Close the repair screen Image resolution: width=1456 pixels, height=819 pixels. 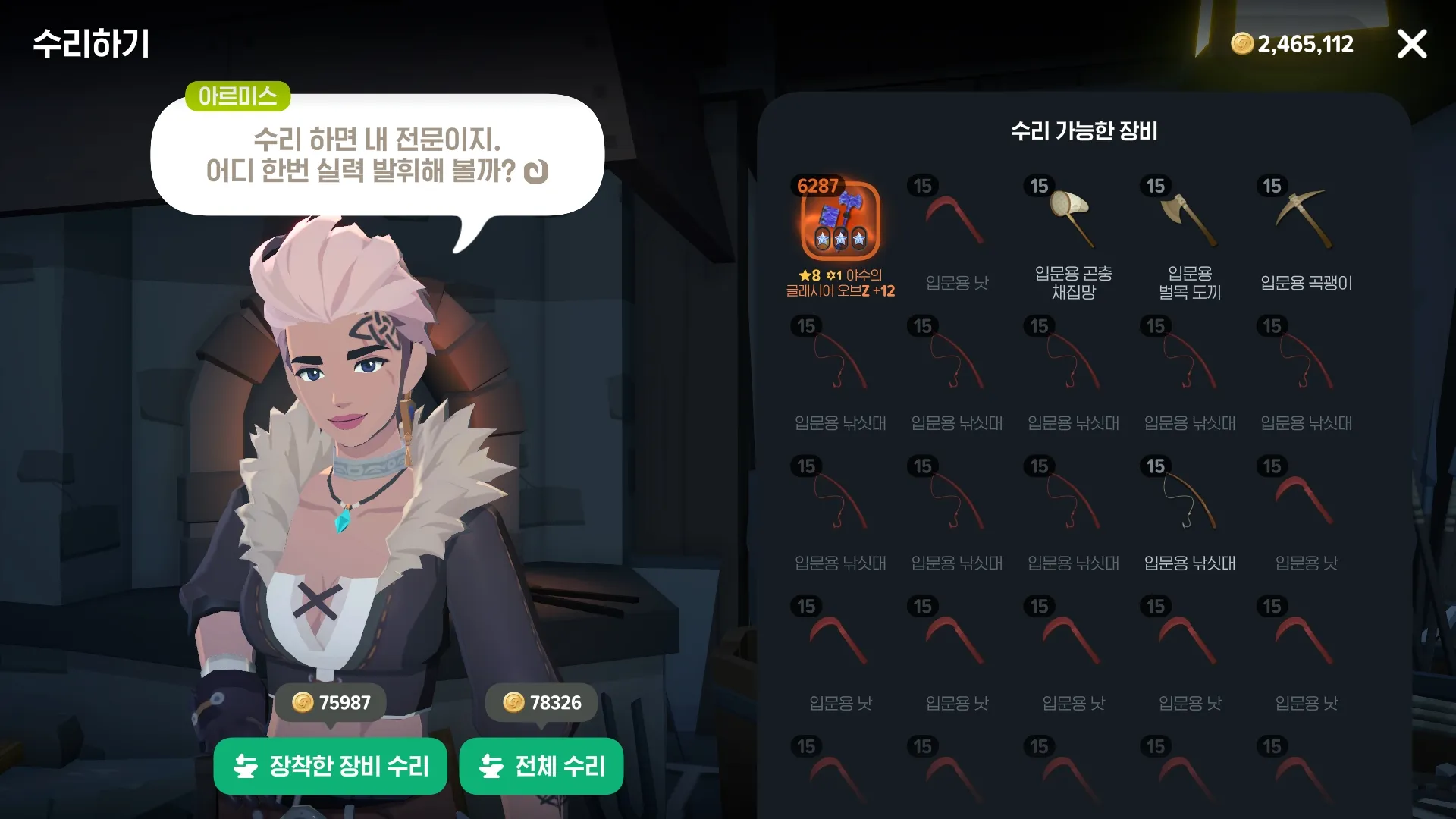click(x=1411, y=44)
